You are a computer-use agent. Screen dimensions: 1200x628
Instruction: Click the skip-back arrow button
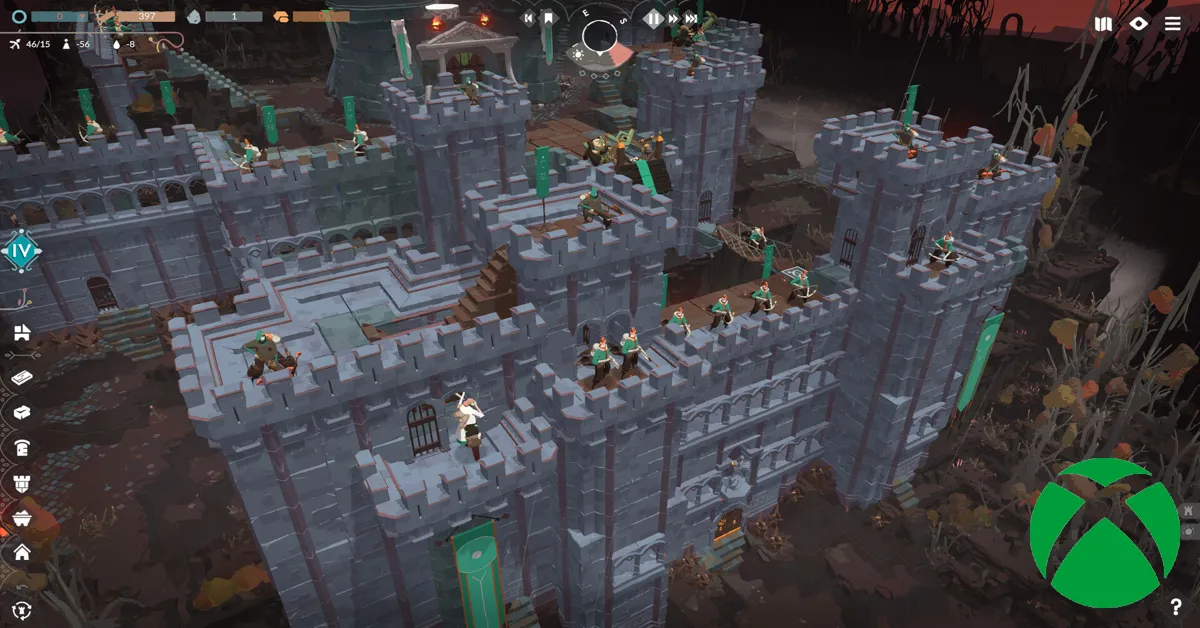coord(529,18)
